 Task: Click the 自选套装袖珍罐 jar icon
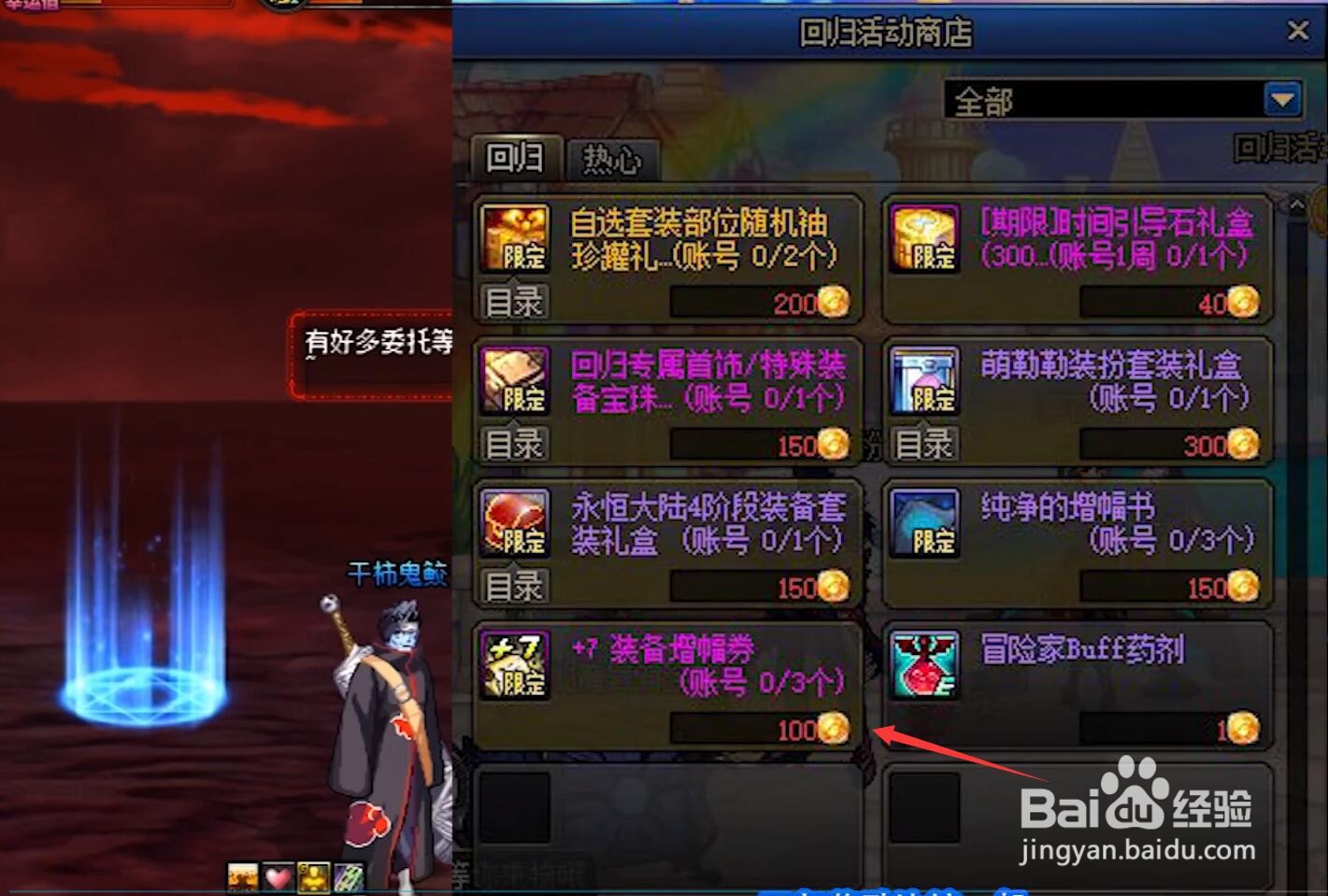[x=515, y=236]
